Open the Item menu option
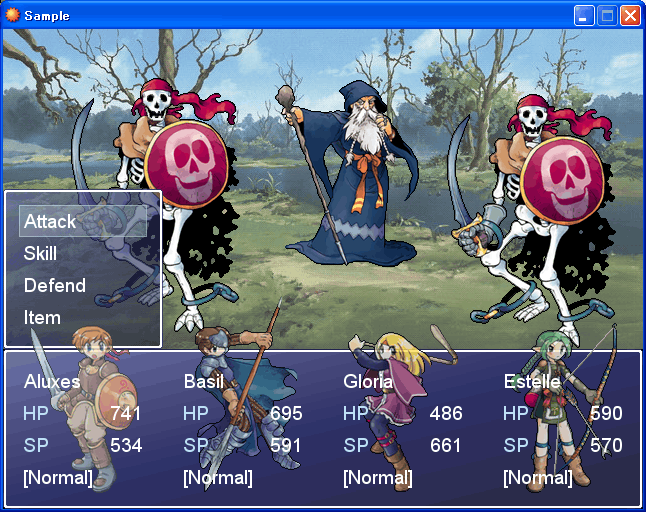The width and height of the screenshot is (646, 512). point(43,317)
